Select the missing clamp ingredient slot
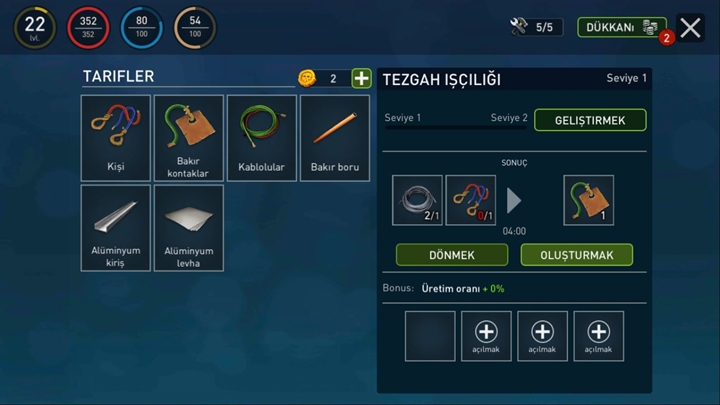Screen dimensions: 720x405 coord(470,200)
